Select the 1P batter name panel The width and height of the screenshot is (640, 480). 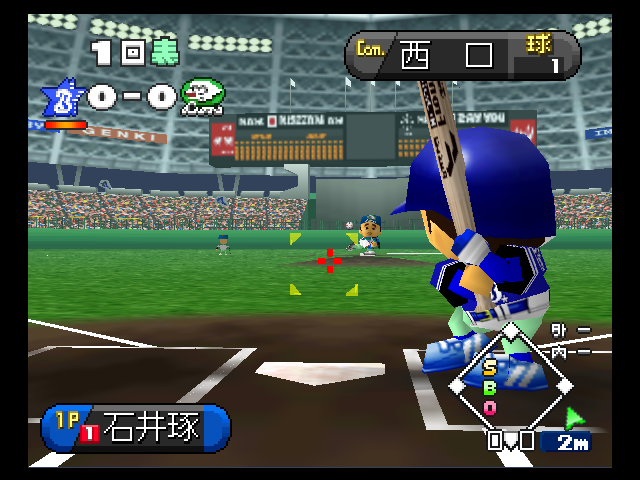click(x=135, y=427)
